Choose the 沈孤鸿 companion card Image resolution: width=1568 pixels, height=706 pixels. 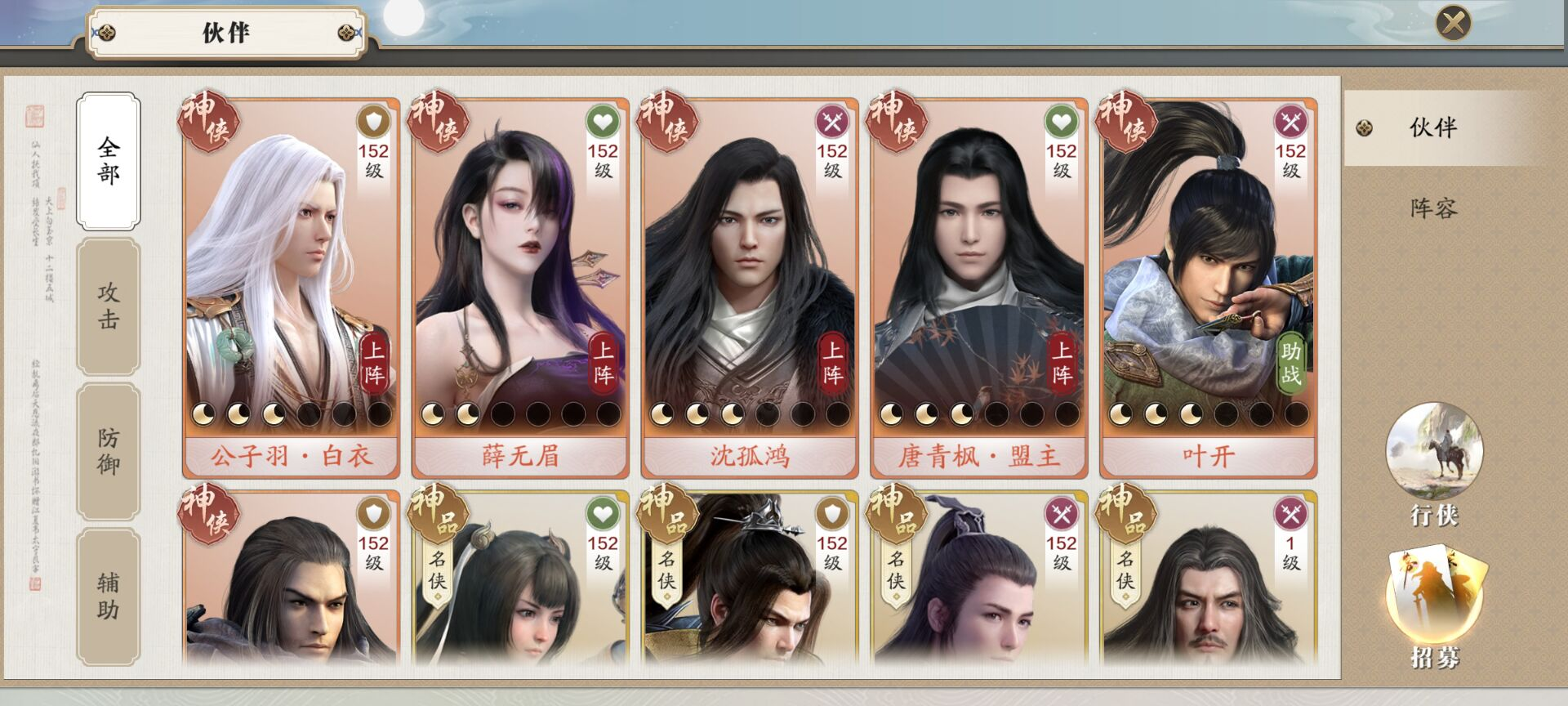pyautogui.click(x=750, y=288)
